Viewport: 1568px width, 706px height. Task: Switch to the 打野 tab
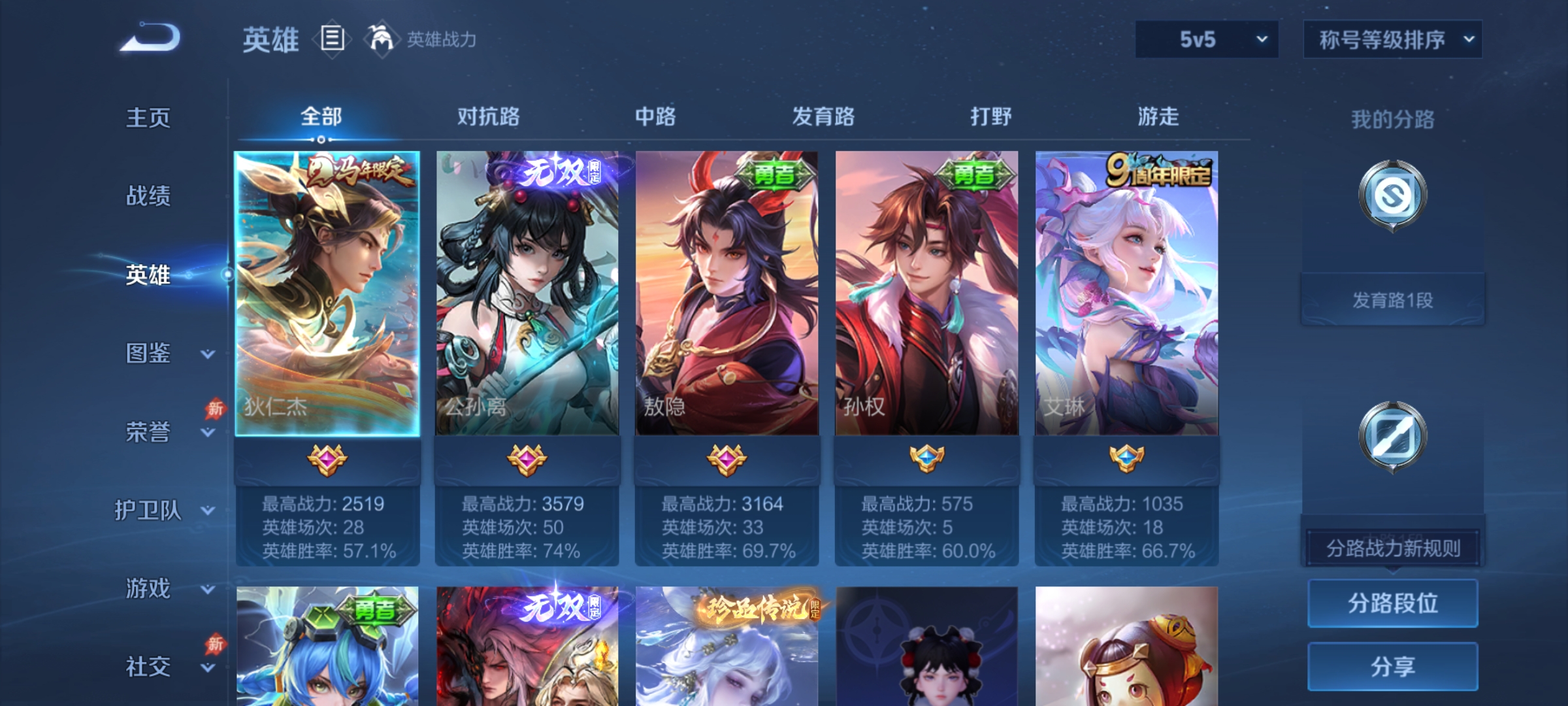(x=990, y=116)
